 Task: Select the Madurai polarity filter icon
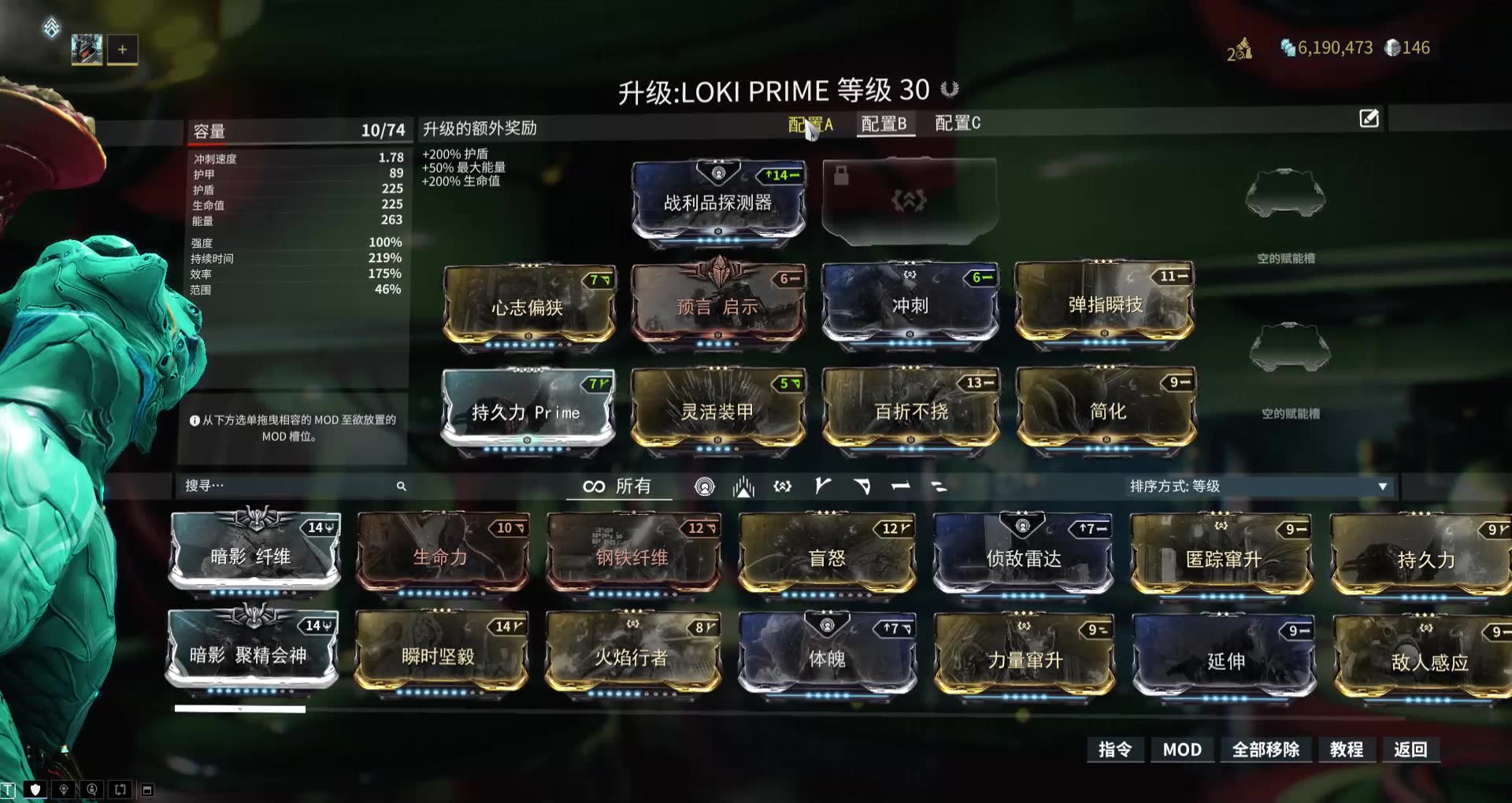point(821,487)
